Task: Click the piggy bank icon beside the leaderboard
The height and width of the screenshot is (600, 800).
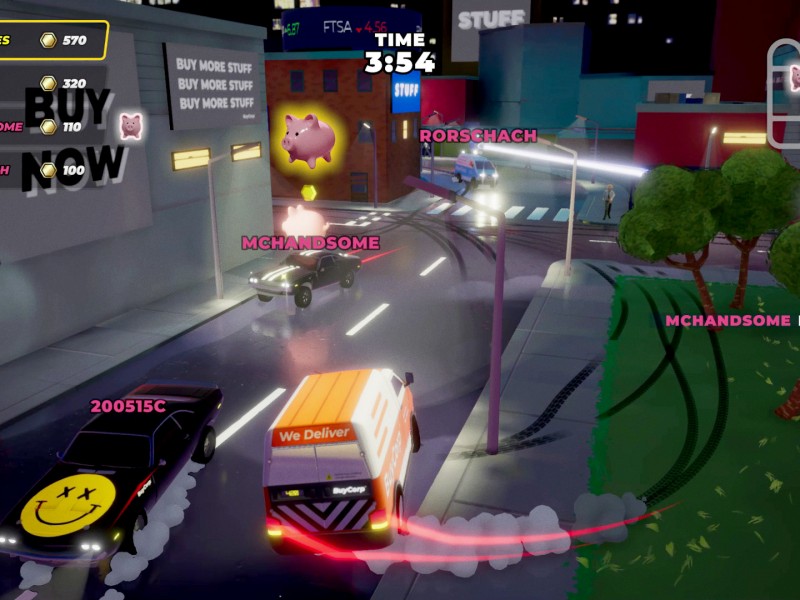Action: [131, 126]
